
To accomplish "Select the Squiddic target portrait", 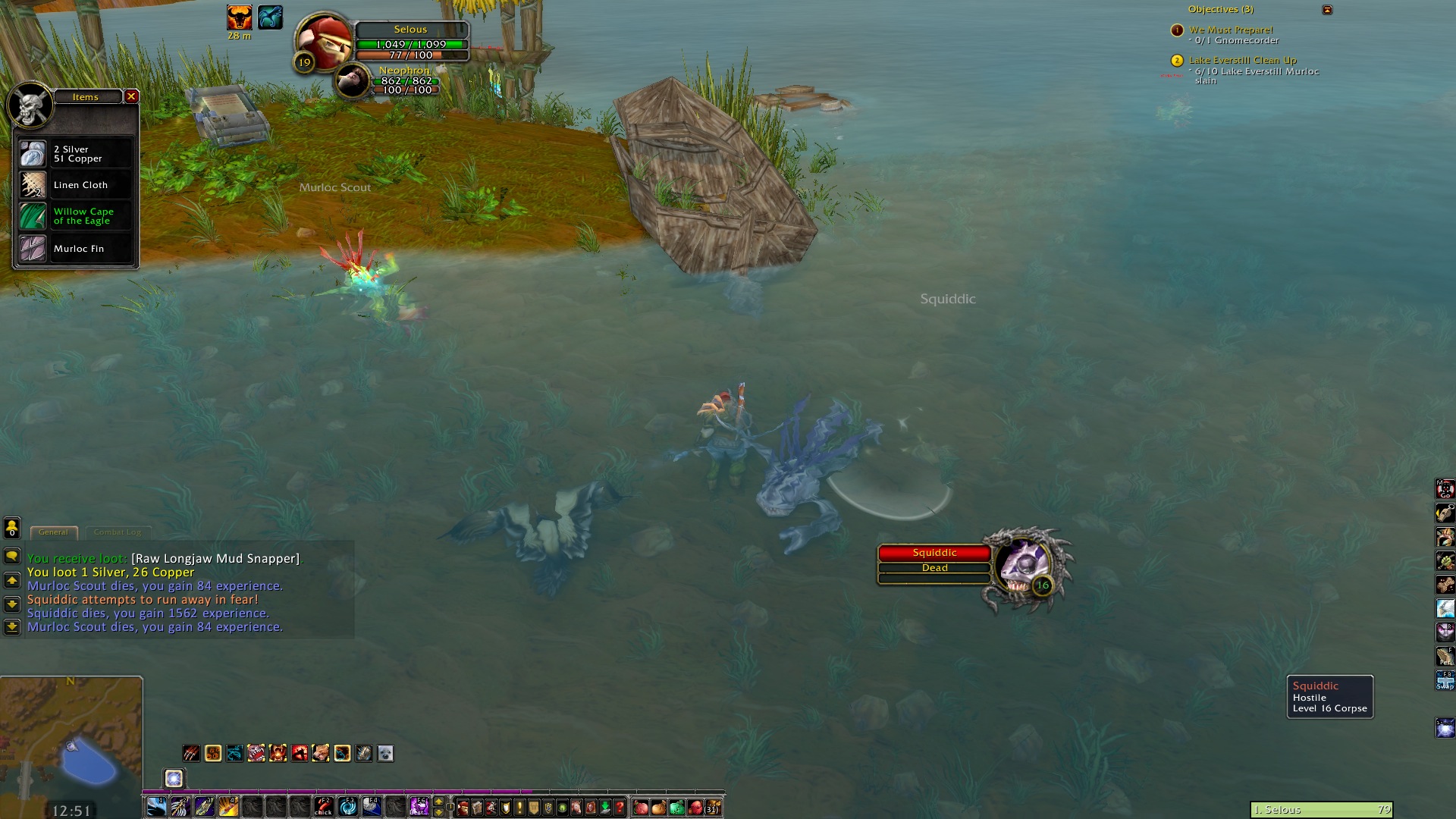I will tap(1025, 565).
